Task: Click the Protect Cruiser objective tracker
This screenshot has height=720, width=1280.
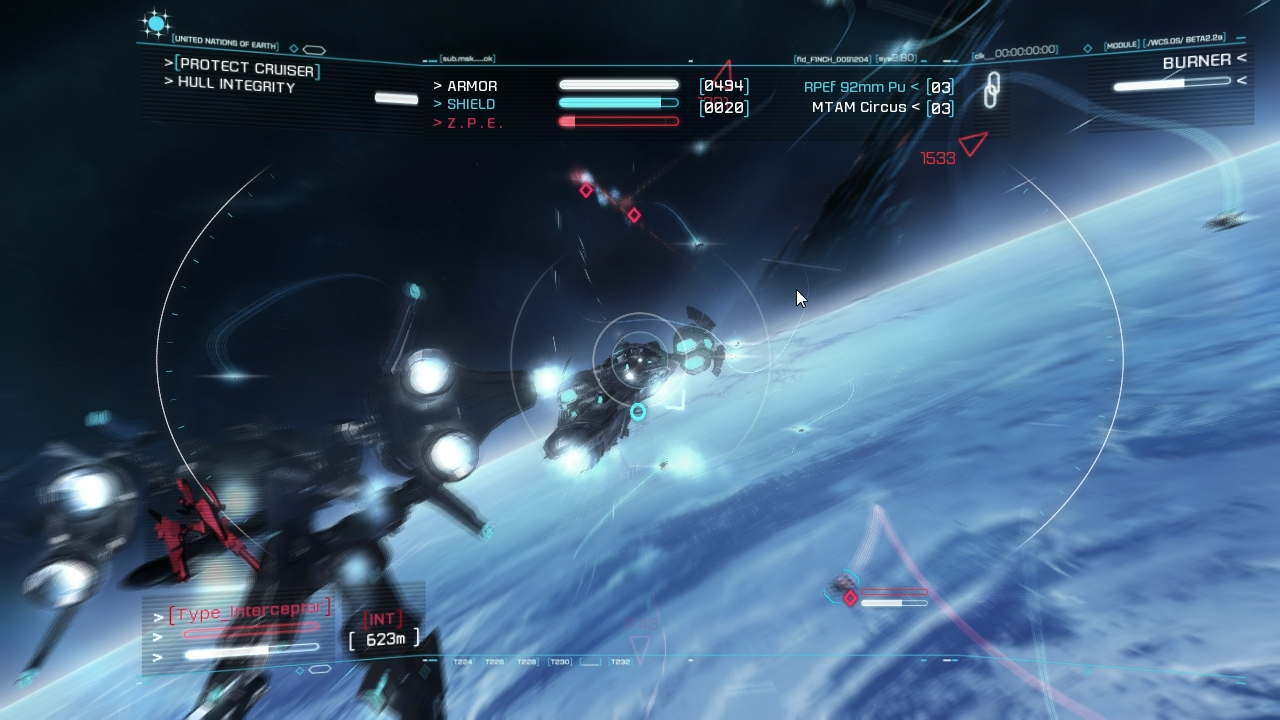Action: coord(246,68)
